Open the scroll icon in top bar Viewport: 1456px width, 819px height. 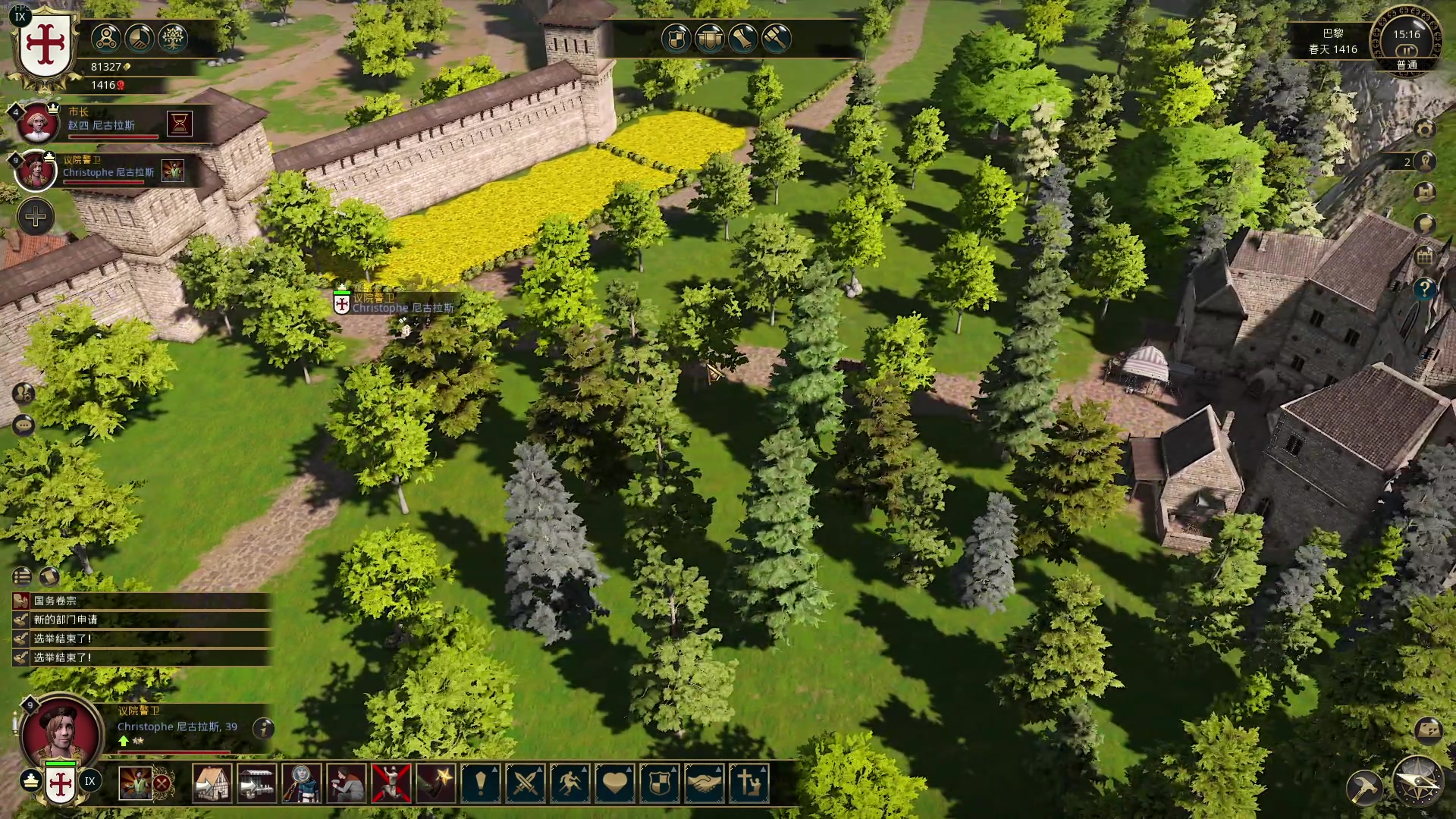[743, 38]
